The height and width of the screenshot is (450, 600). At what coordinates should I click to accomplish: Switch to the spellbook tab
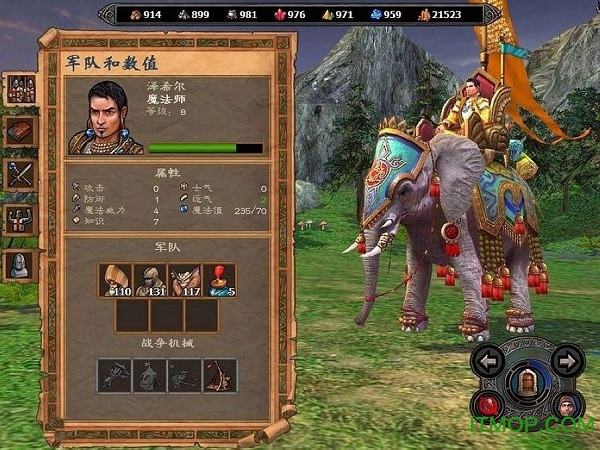coord(20,131)
